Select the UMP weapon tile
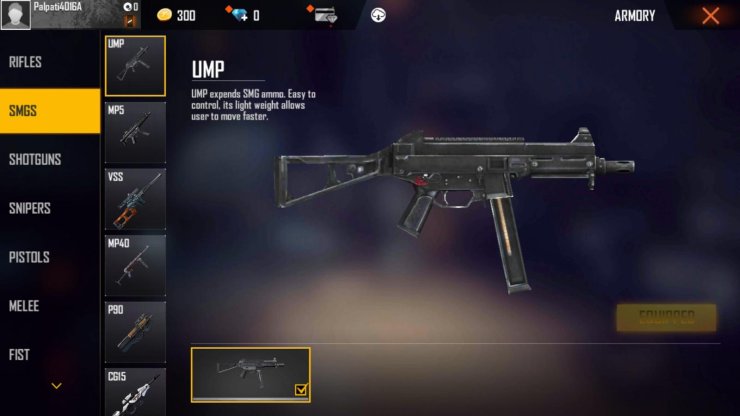Viewport: 740px width, 416px height. [135, 66]
